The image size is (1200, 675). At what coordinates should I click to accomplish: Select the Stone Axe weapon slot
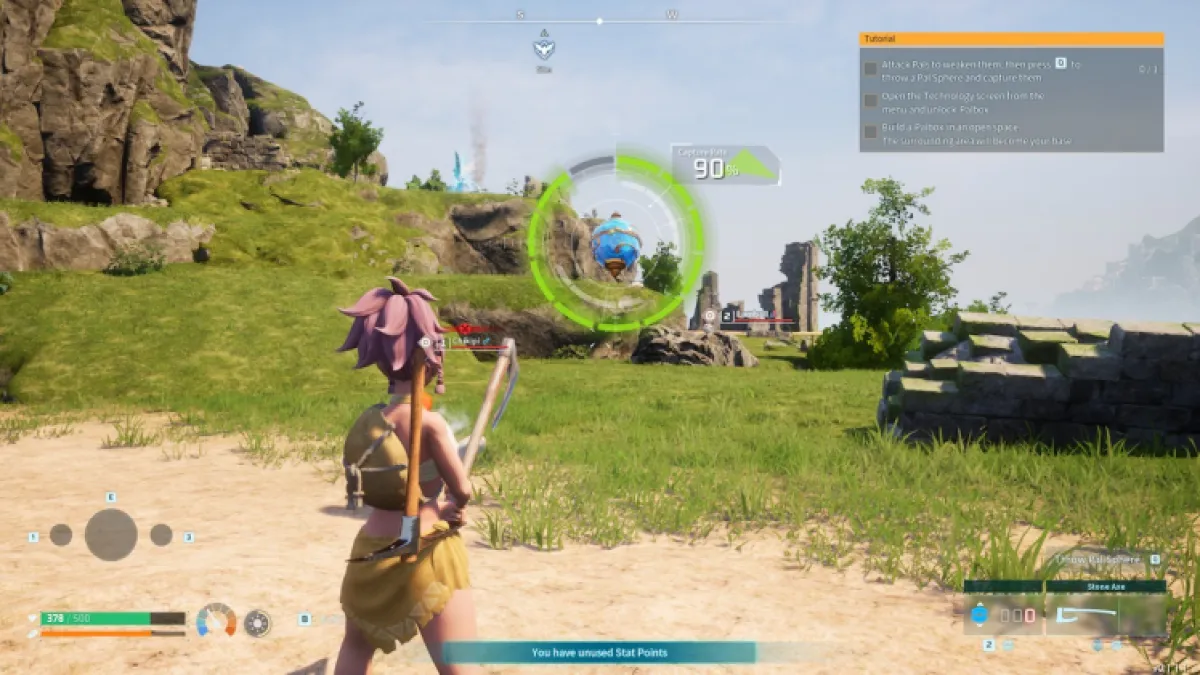pyautogui.click(x=1105, y=615)
